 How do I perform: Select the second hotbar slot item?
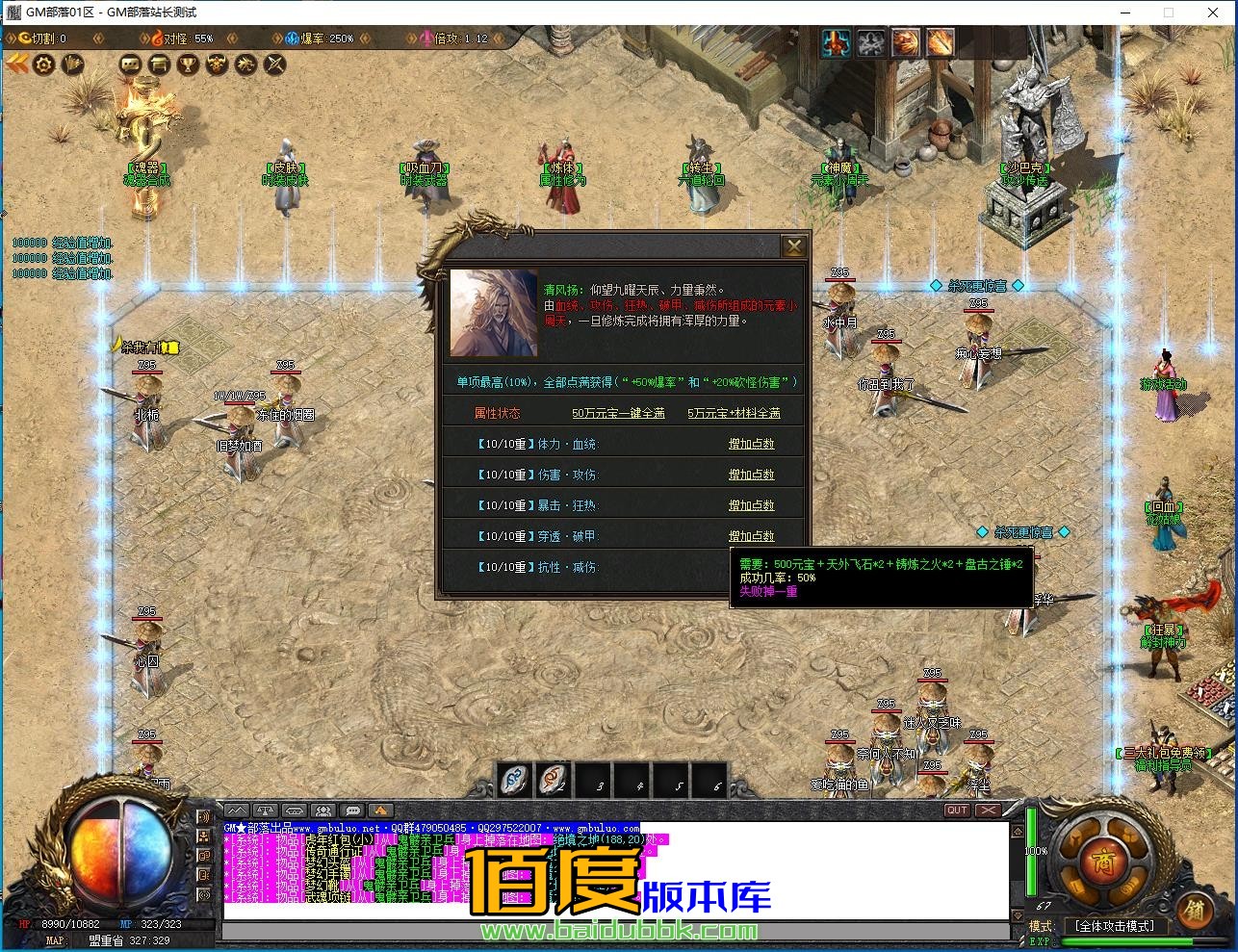point(554,779)
